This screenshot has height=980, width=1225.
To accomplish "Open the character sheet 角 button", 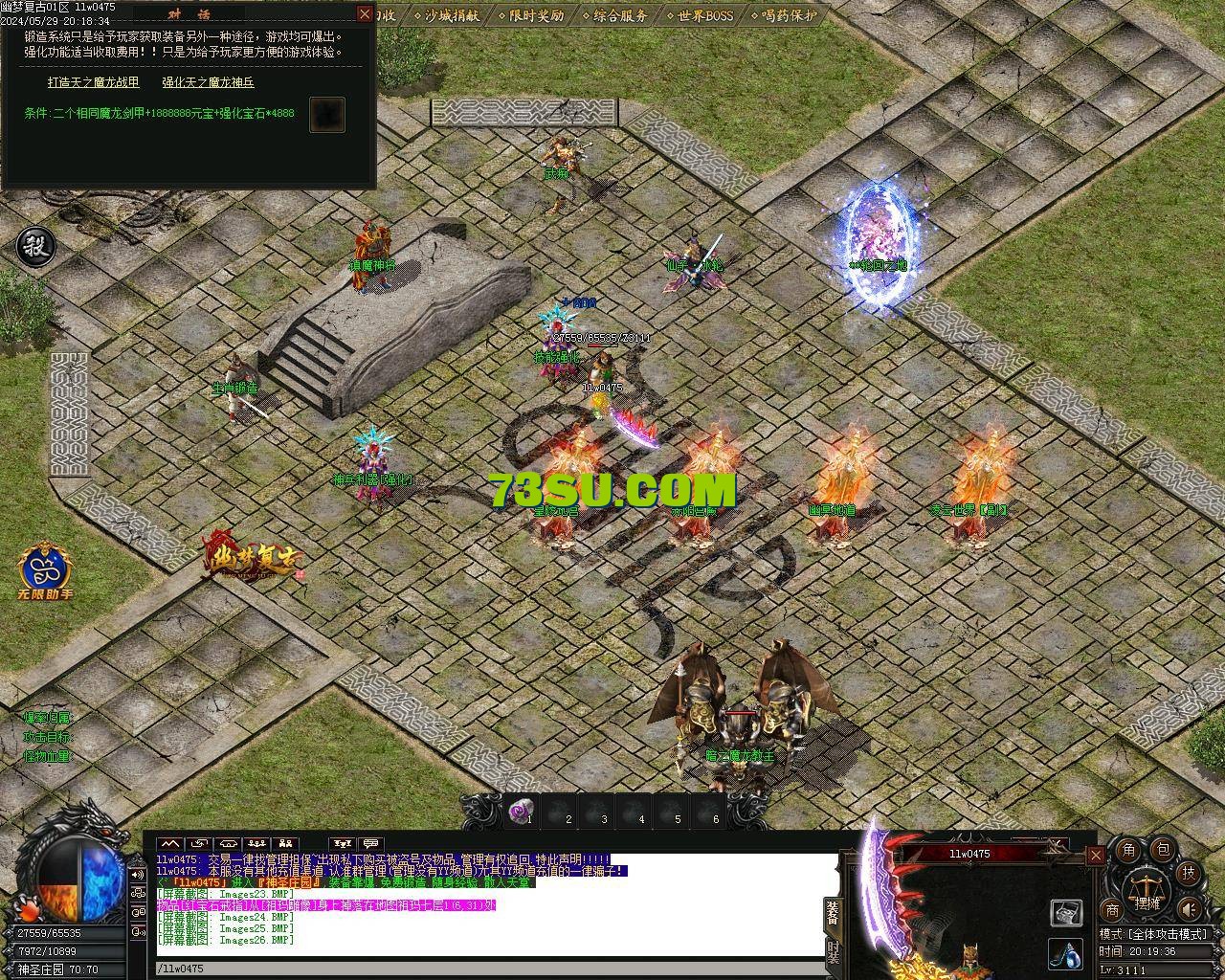I will (1129, 850).
